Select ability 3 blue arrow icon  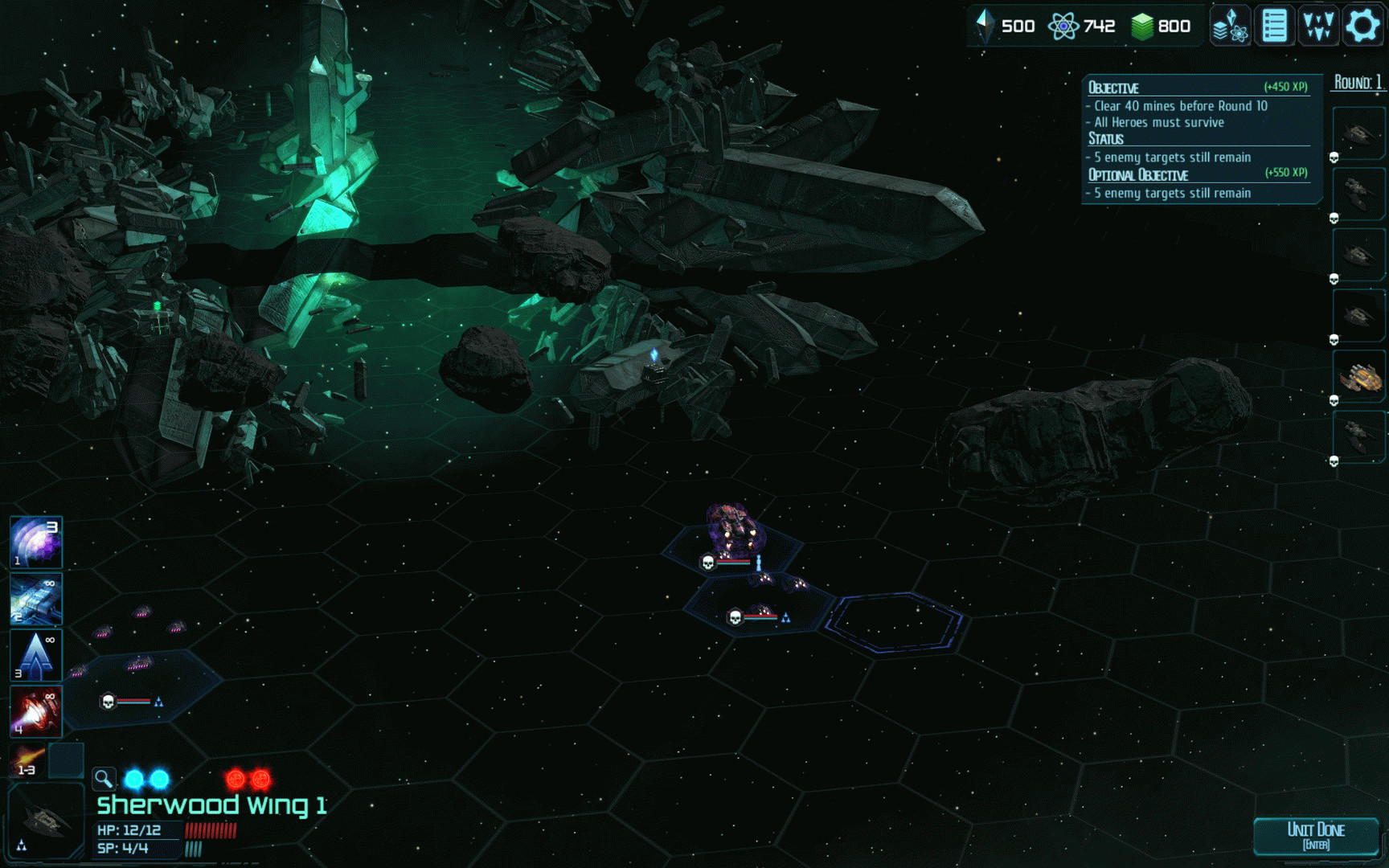(x=35, y=655)
